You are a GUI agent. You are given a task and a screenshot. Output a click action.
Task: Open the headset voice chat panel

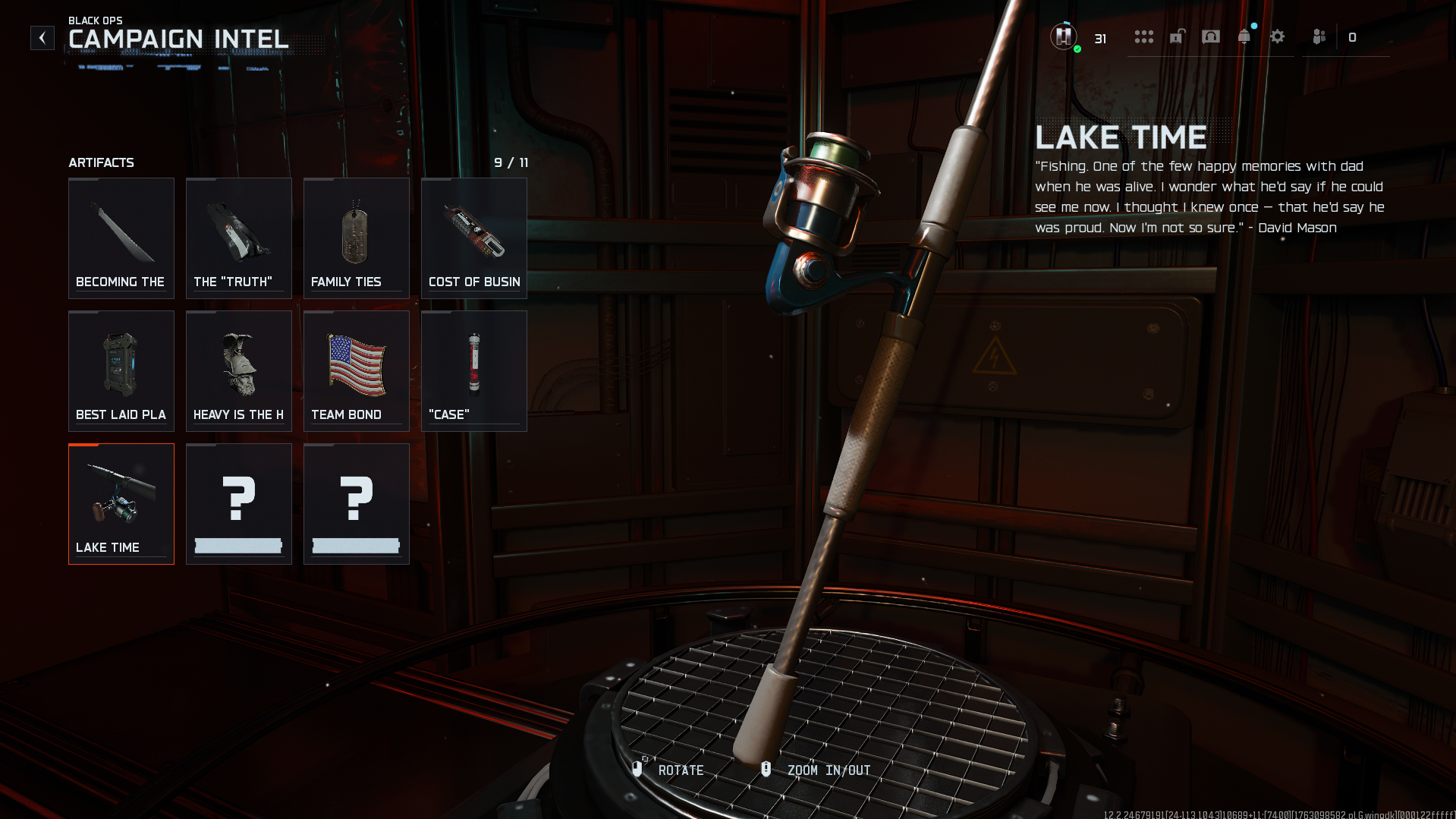pos(1211,37)
